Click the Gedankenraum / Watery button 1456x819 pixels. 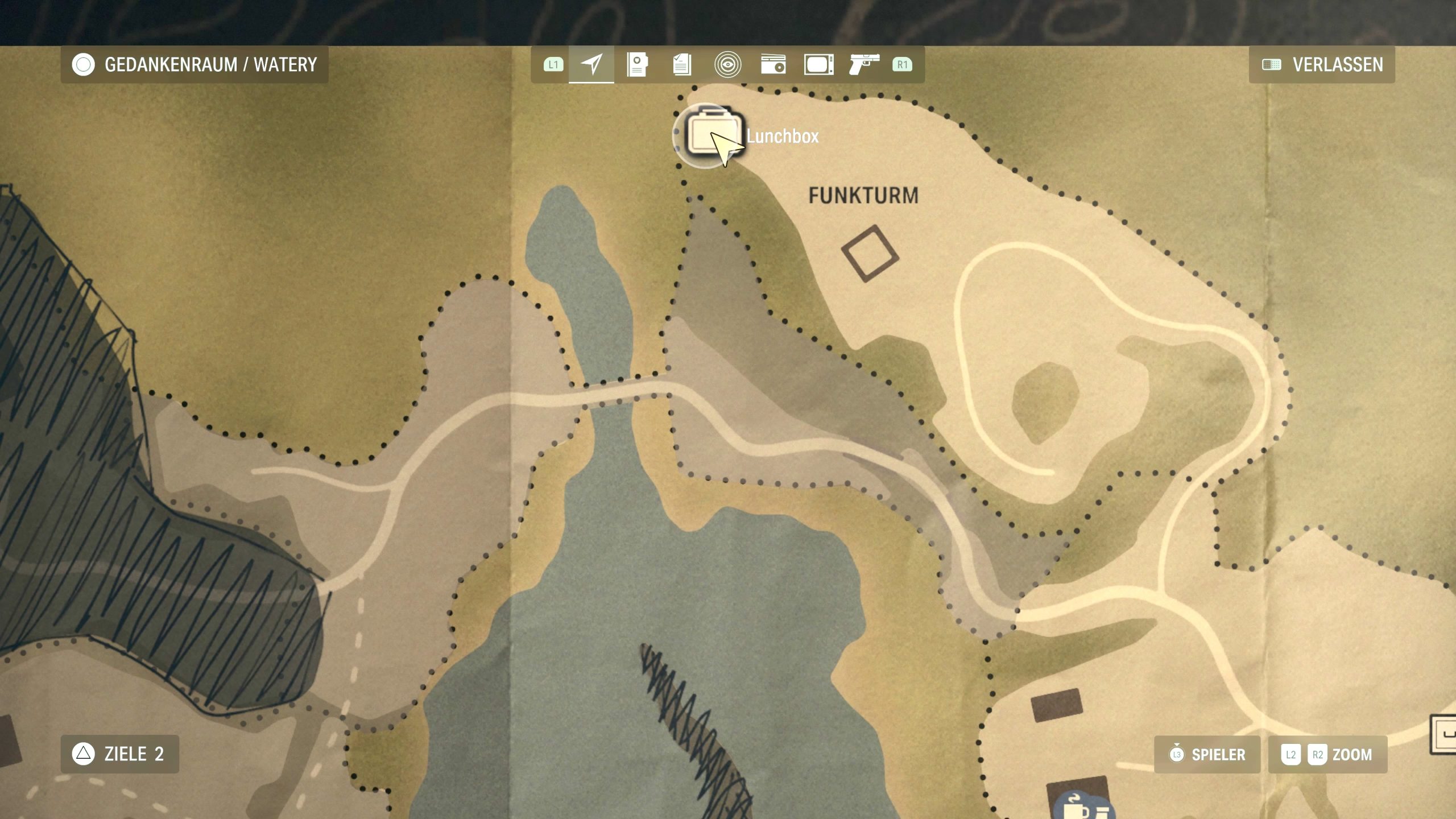coord(195,65)
